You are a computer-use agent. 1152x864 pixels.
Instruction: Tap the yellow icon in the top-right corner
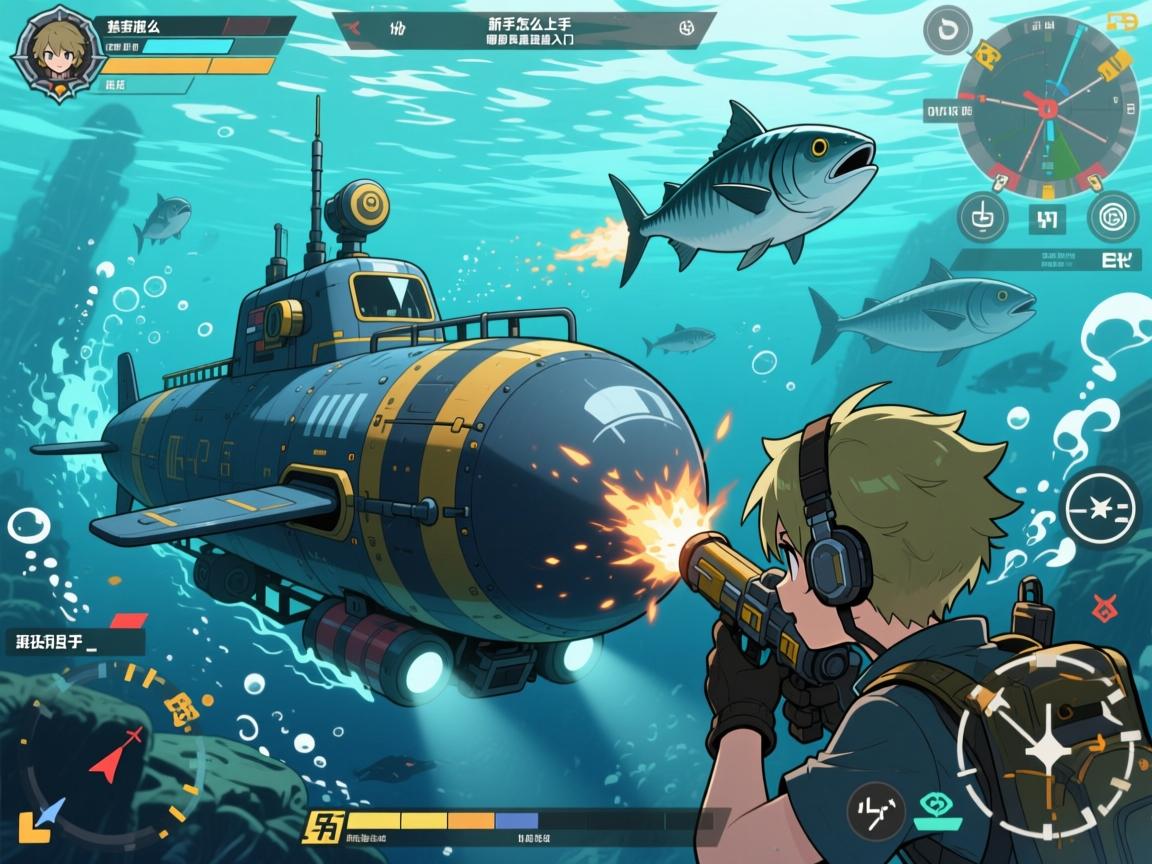(x=1122, y=21)
